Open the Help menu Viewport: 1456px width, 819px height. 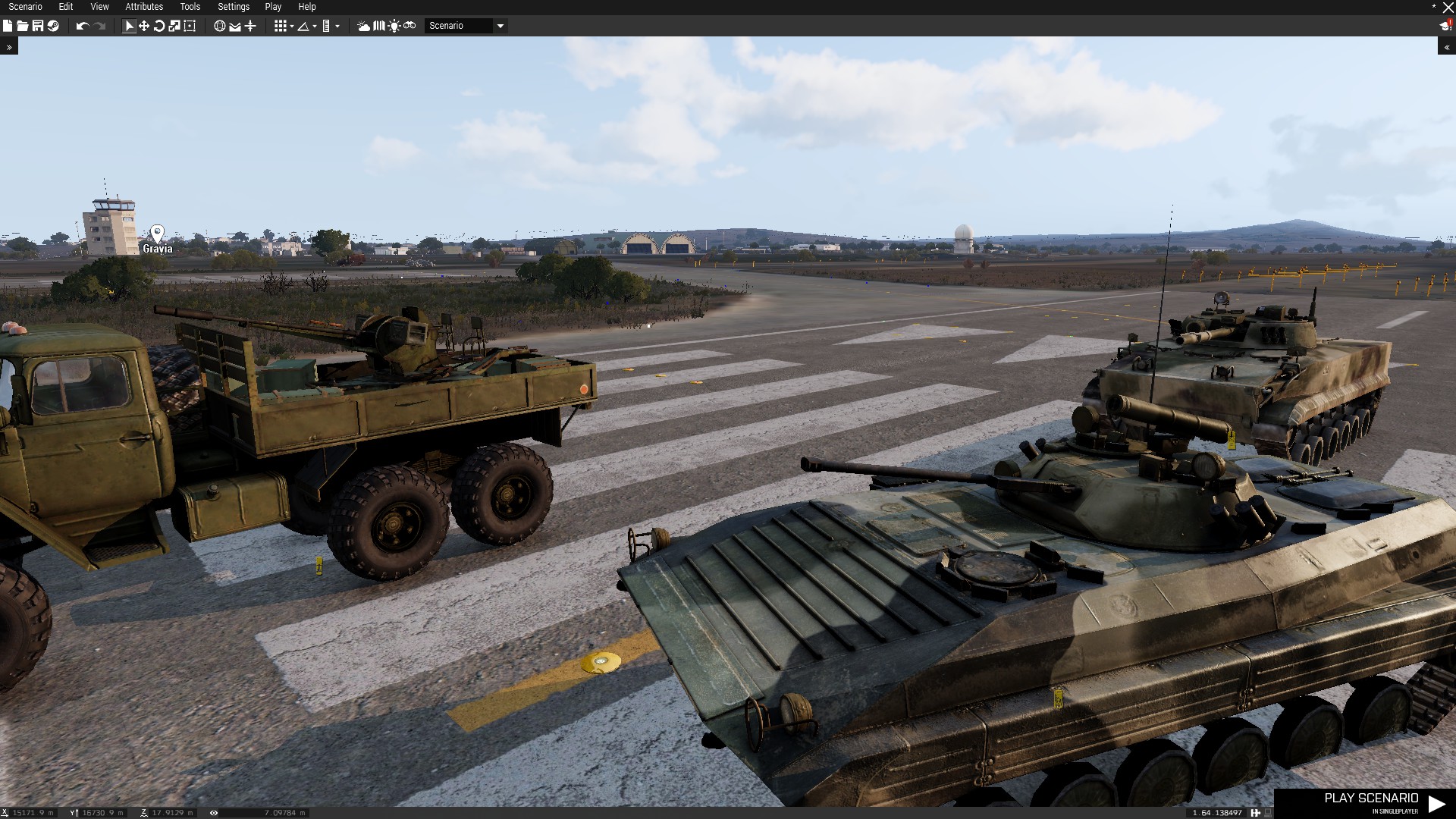[x=307, y=7]
